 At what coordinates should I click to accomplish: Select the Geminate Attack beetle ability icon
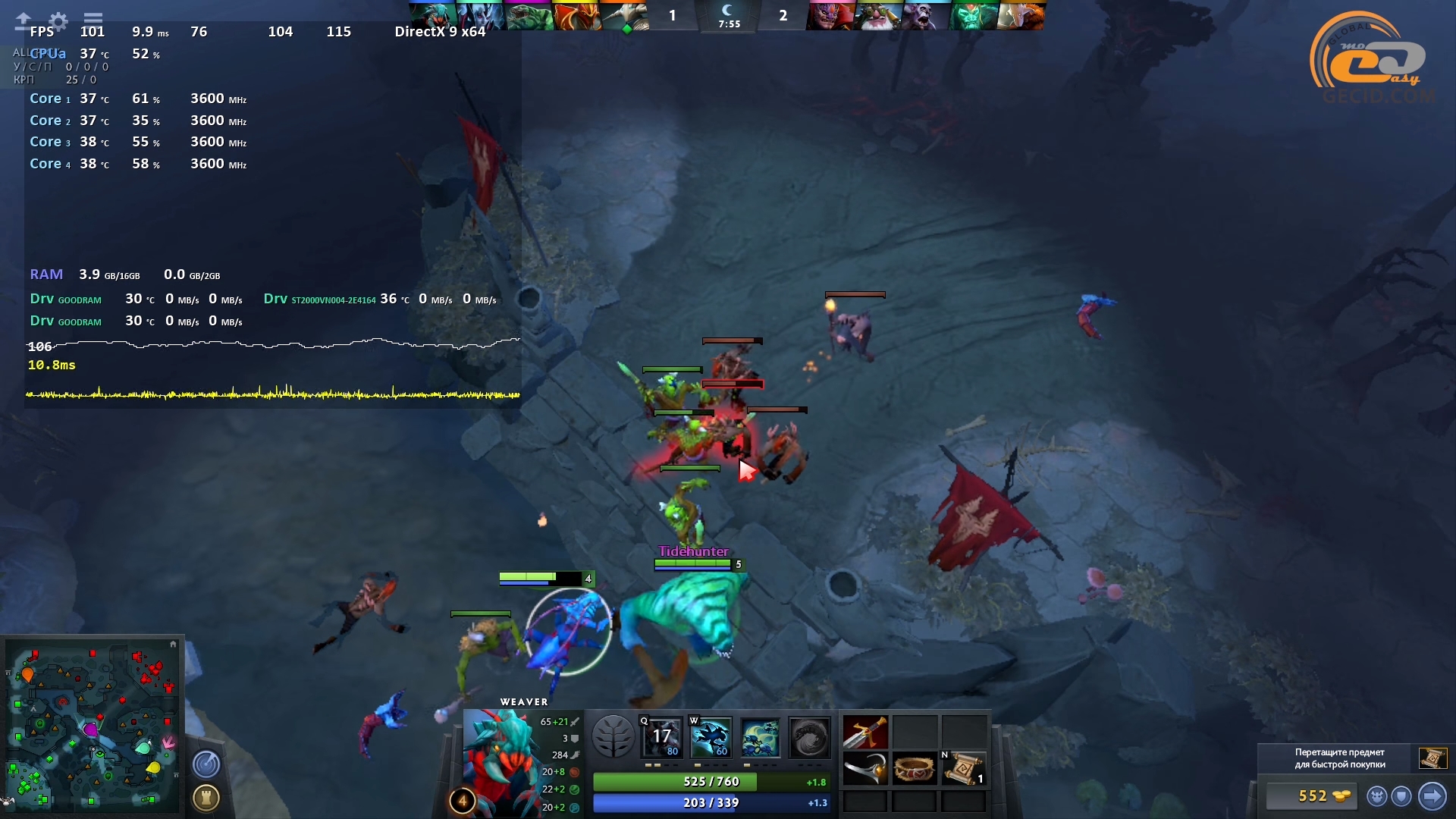coord(760,737)
